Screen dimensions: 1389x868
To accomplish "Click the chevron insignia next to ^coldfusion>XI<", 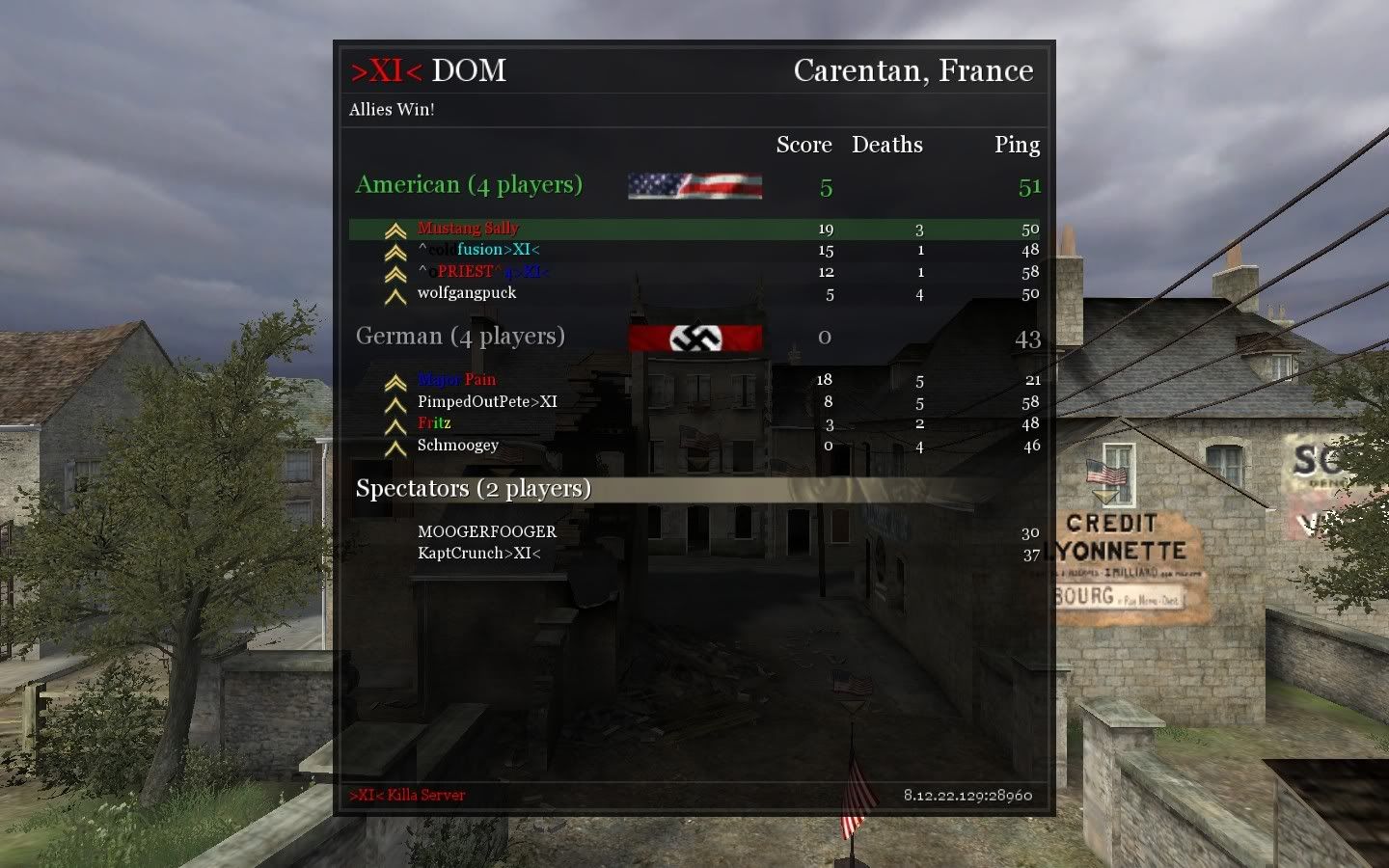I will [x=395, y=251].
